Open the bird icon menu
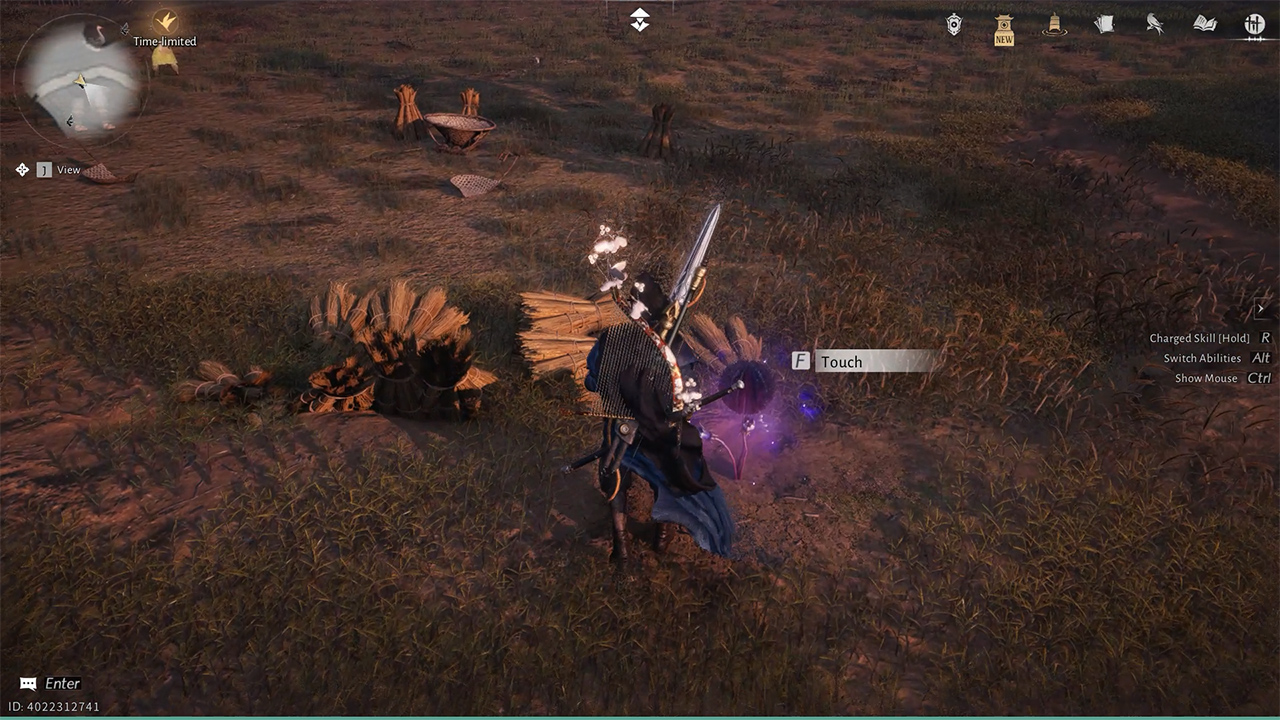The height and width of the screenshot is (720, 1280). (x=1154, y=25)
